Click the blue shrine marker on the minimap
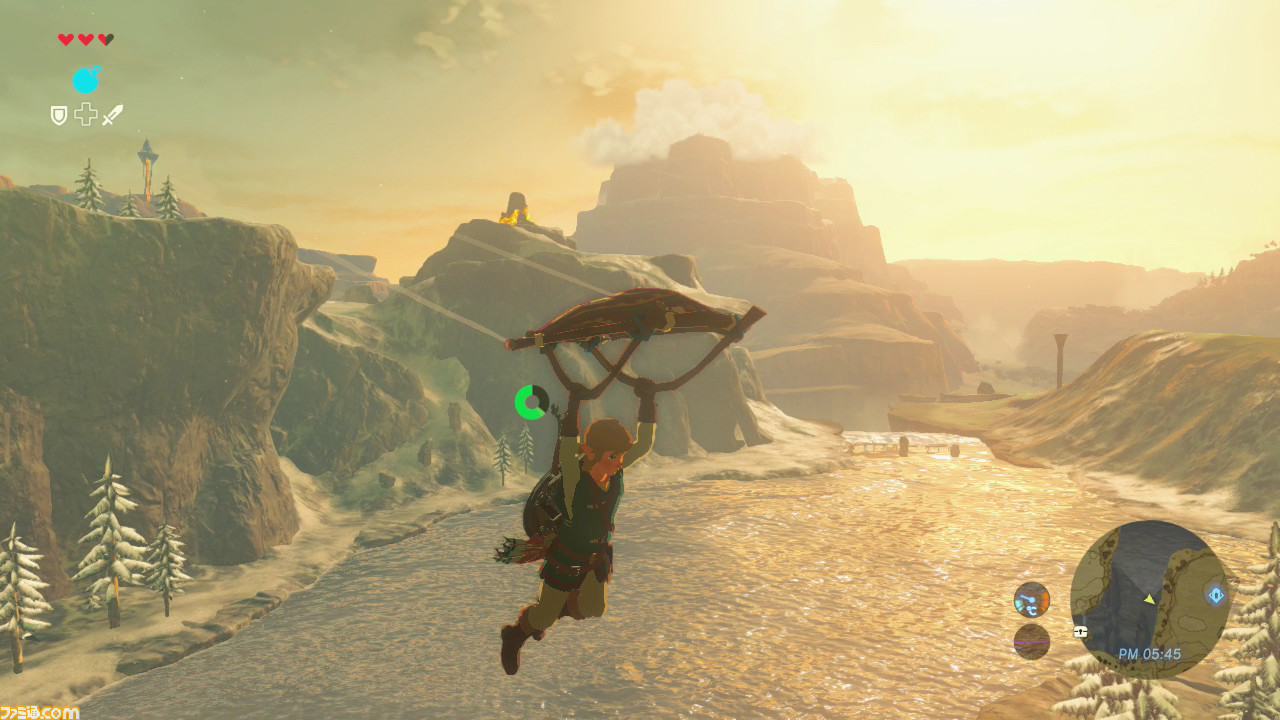The height and width of the screenshot is (720, 1280). (x=1214, y=597)
